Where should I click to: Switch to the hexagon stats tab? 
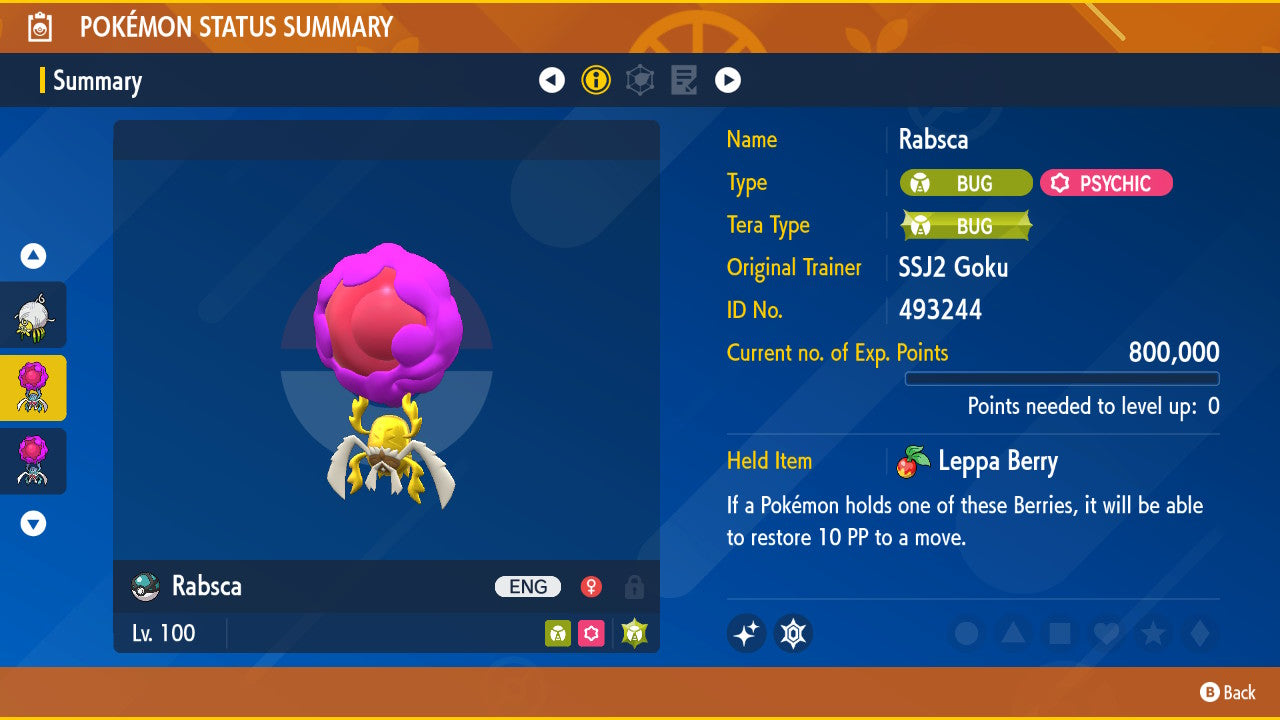[640, 80]
